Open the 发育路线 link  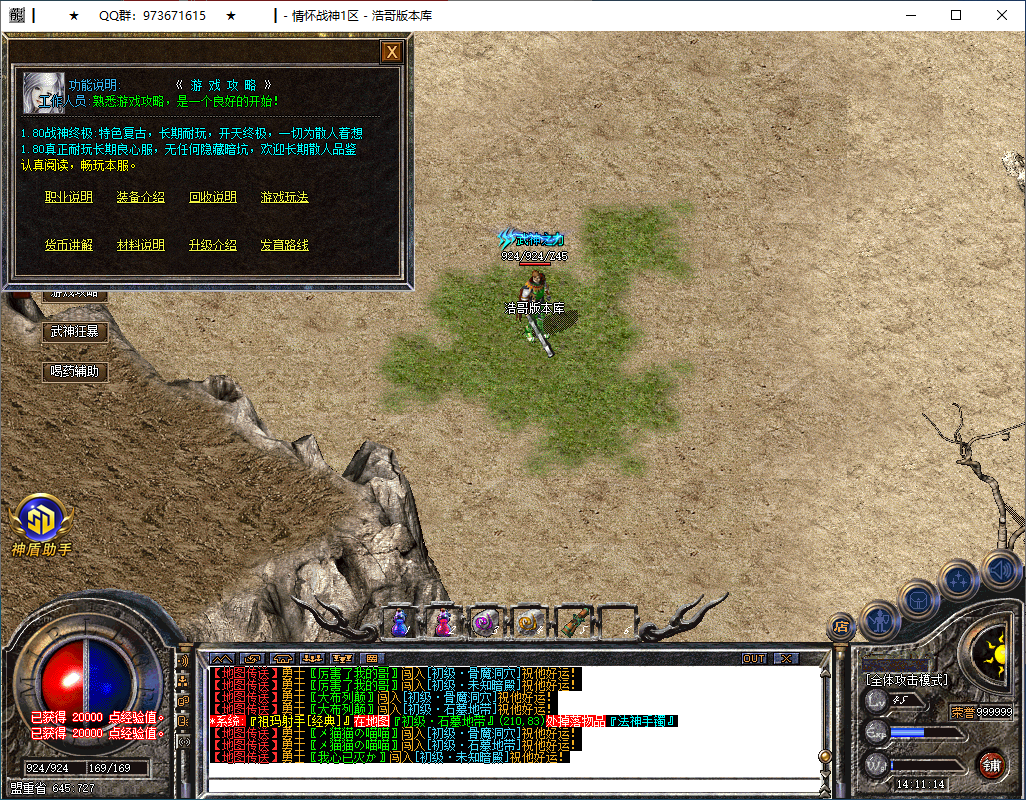[x=285, y=245]
